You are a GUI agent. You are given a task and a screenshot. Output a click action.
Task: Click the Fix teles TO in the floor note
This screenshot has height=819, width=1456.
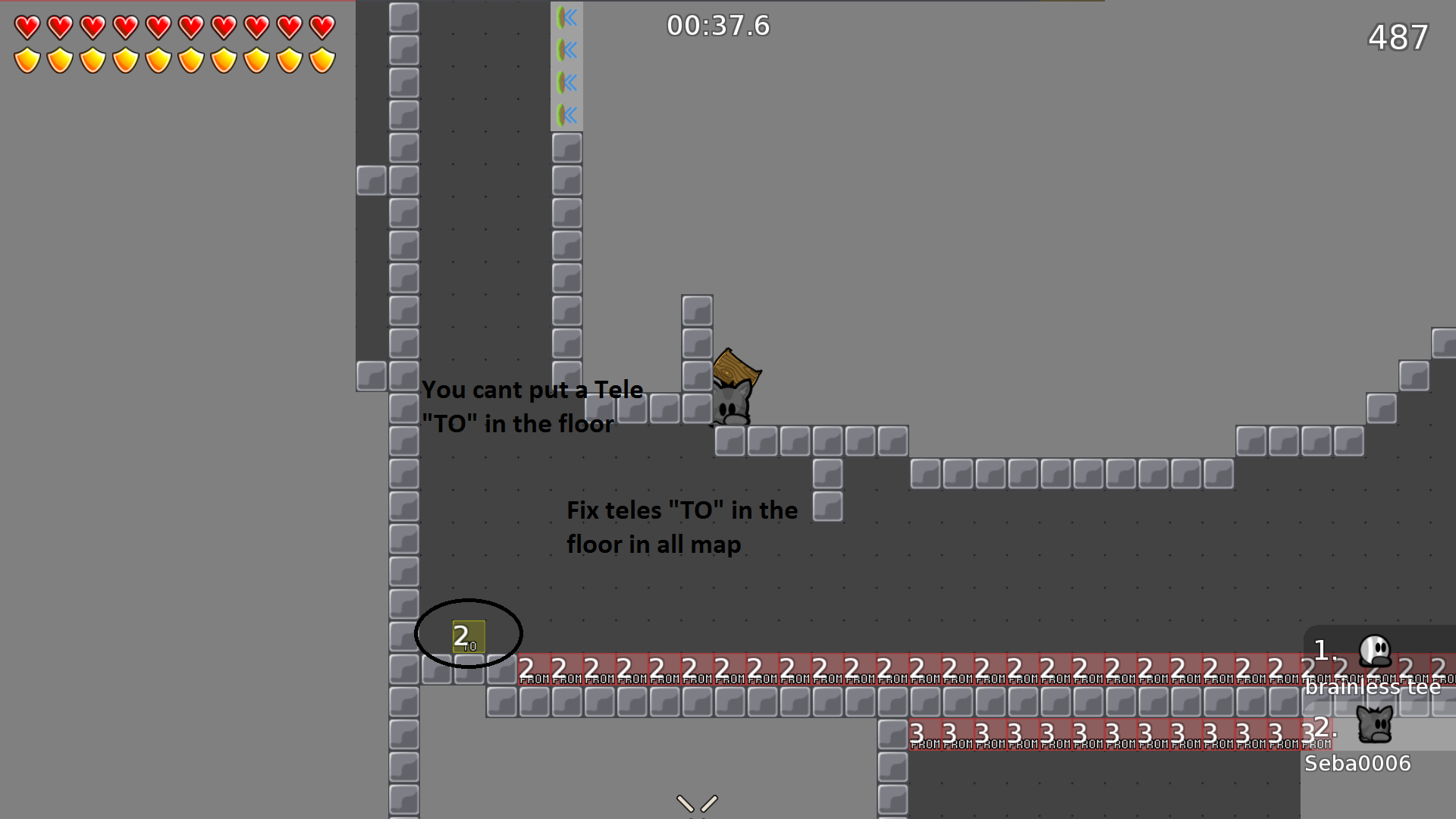[681, 527]
